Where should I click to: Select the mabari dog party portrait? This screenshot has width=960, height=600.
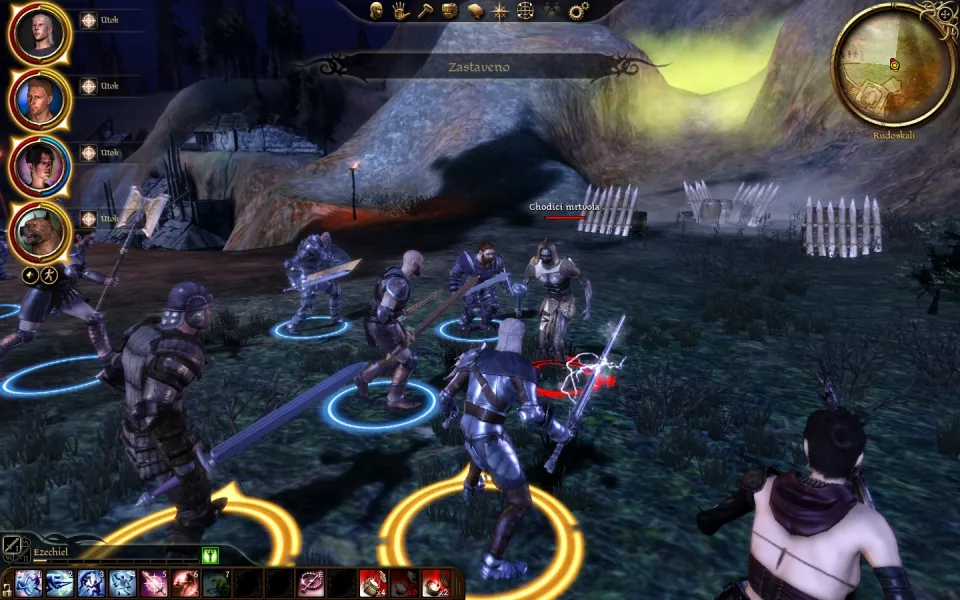38,232
